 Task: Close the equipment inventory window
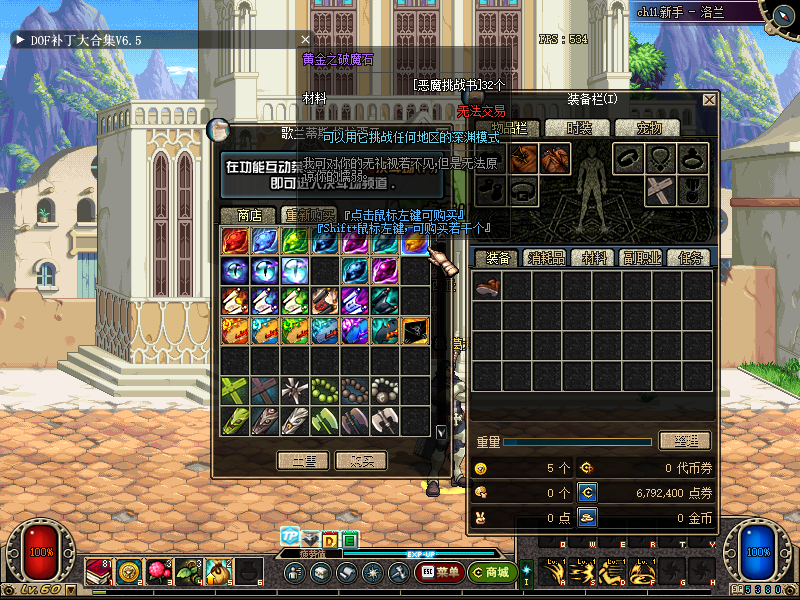(x=709, y=100)
